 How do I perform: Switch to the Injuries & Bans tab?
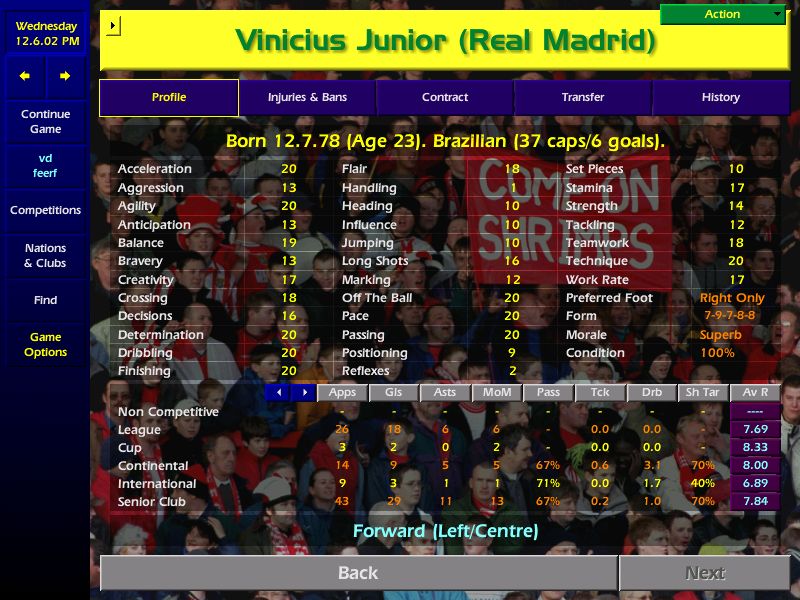tap(307, 97)
